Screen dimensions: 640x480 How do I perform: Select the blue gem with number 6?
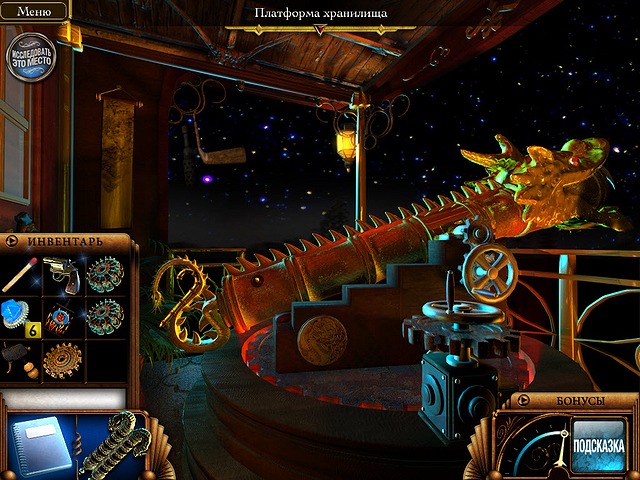point(20,316)
